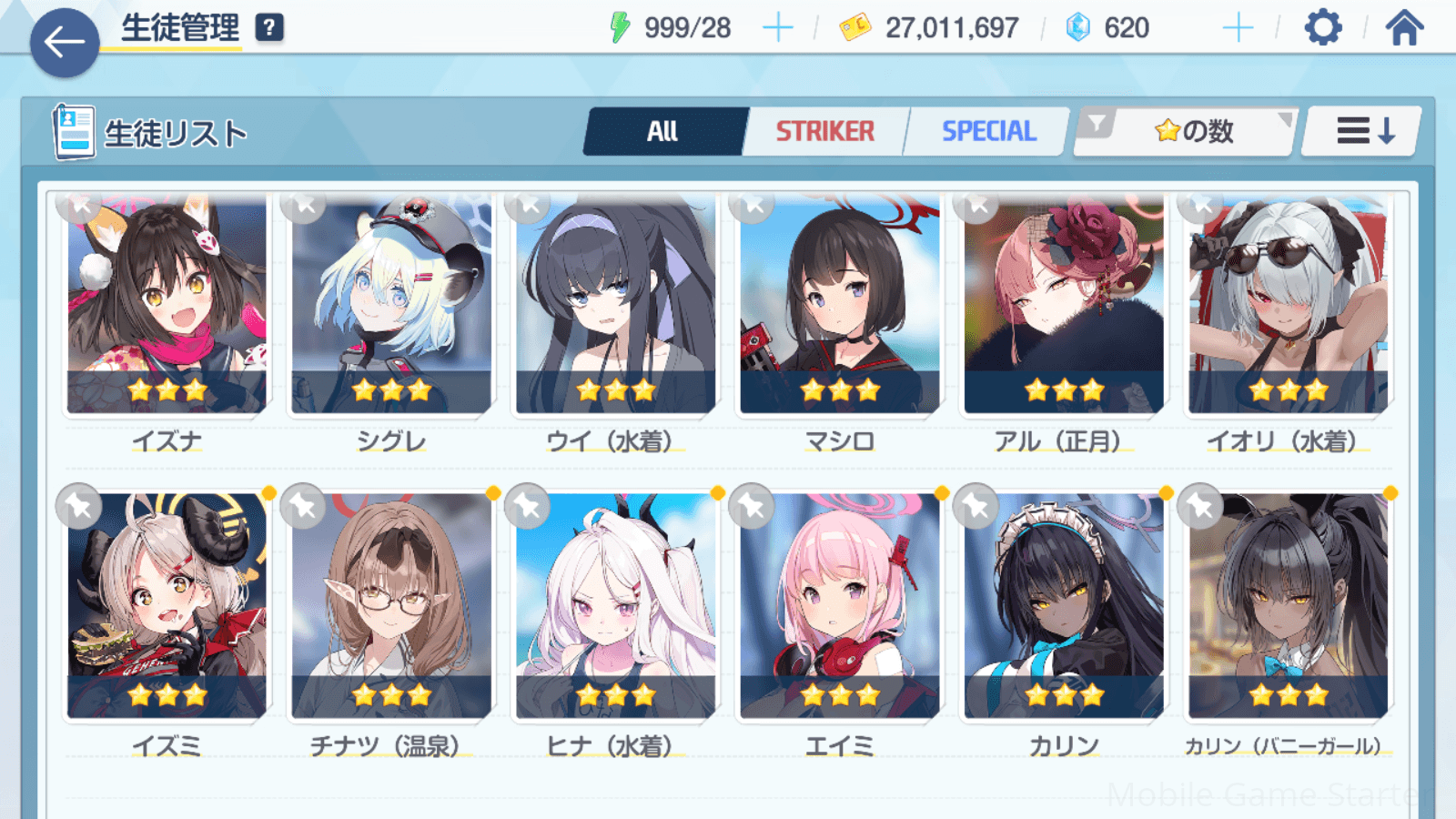Screen dimensions: 1456x819
Task: Go back with the arrow button
Action: (x=65, y=43)
